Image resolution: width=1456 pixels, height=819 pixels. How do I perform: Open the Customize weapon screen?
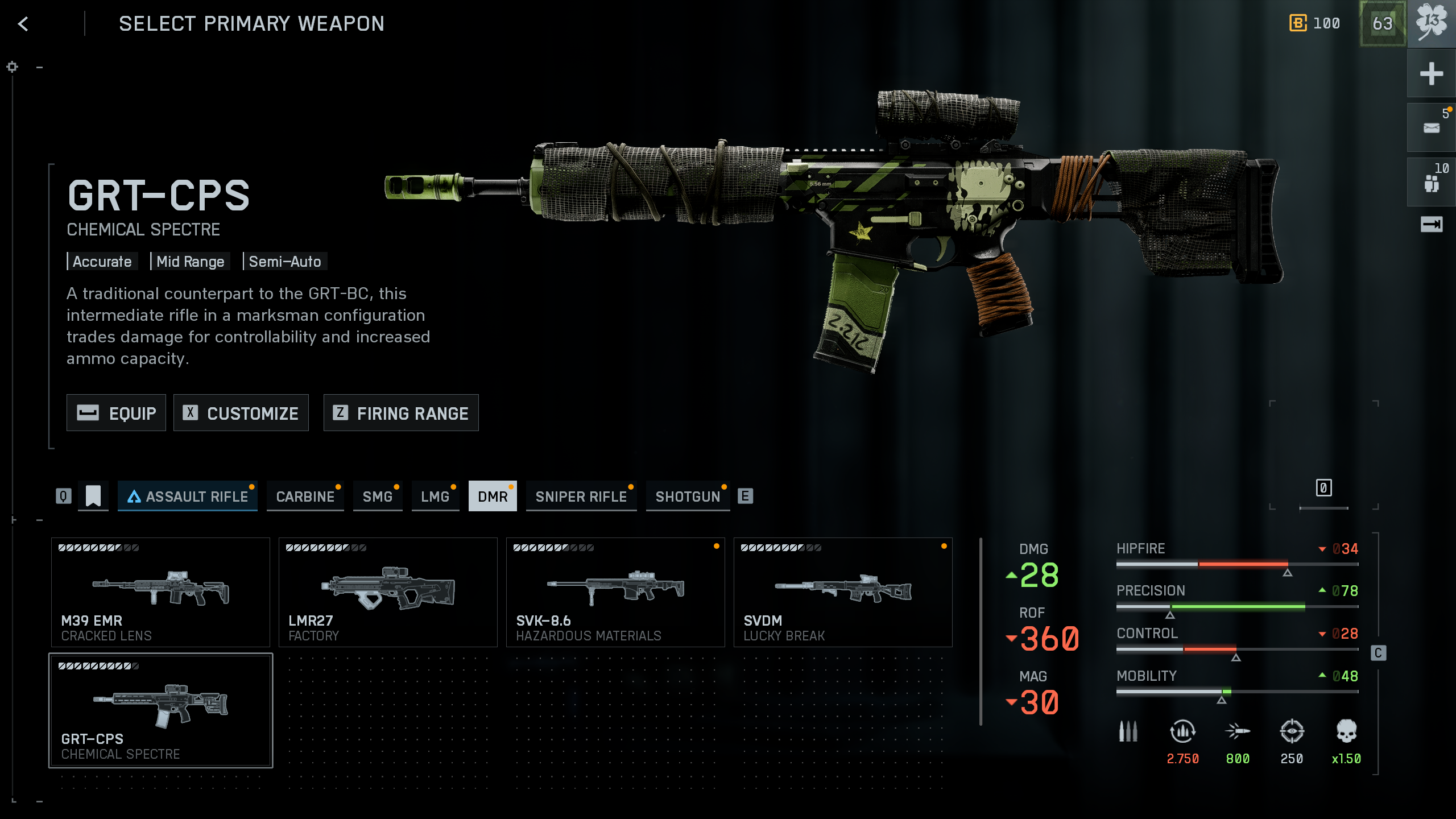(241, 413)
